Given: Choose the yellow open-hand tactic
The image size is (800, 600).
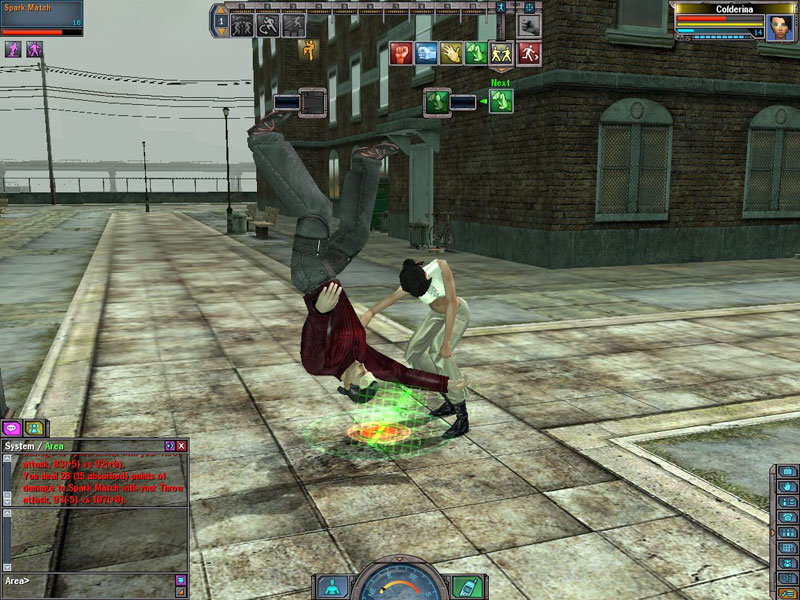Looking at the screenshot, I should 452,53.
